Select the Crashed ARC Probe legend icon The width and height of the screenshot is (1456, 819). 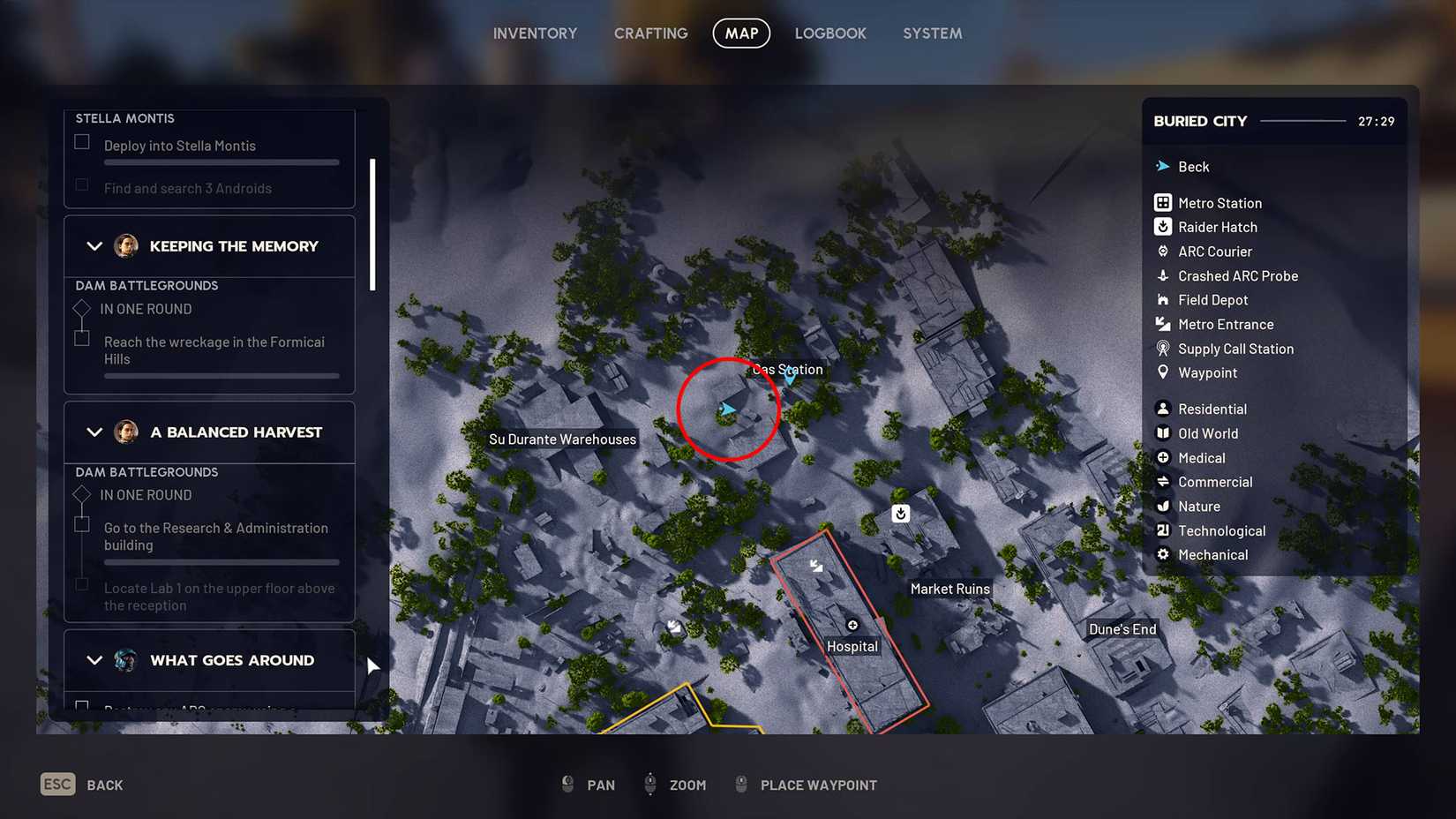click(1163, 275)
